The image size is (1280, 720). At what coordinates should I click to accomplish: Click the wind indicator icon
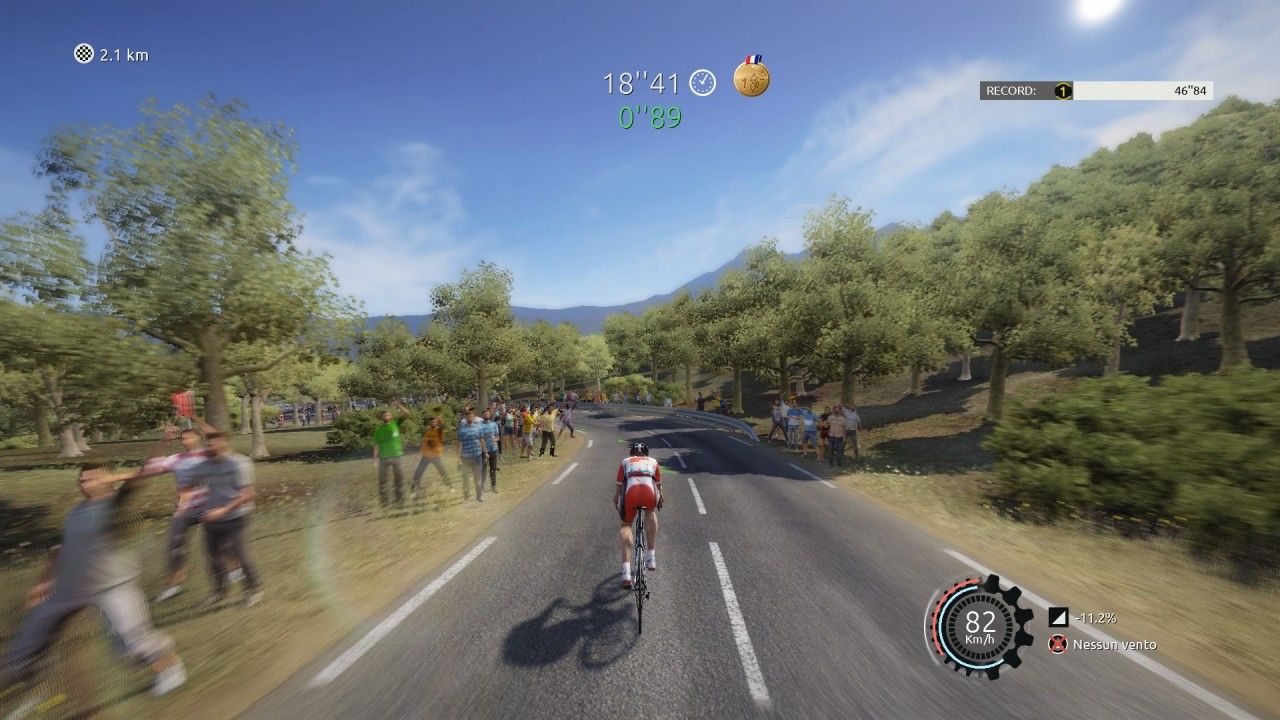(x=1057, y=645)
